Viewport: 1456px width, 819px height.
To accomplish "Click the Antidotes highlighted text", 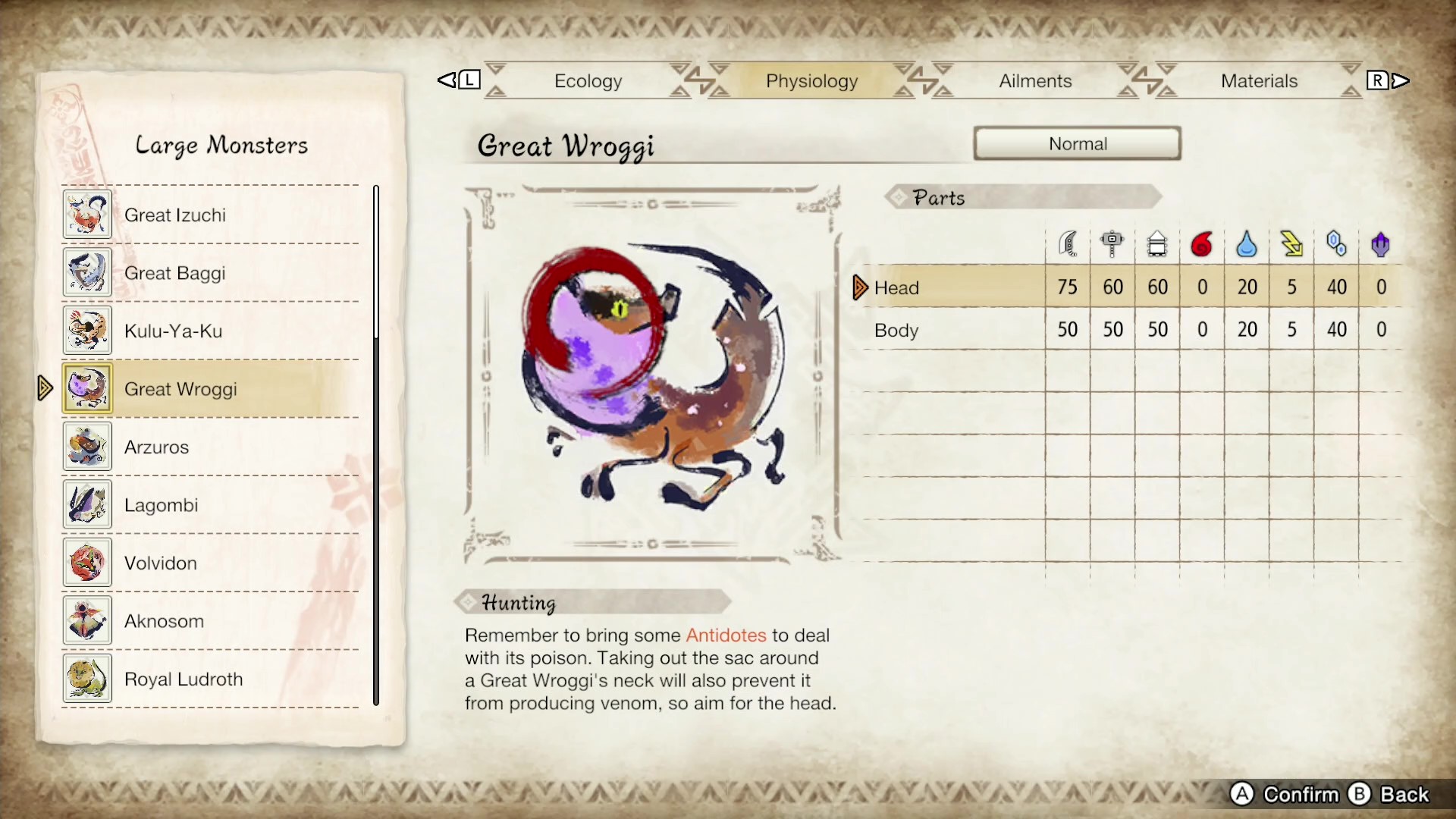I will pos(725,635).
